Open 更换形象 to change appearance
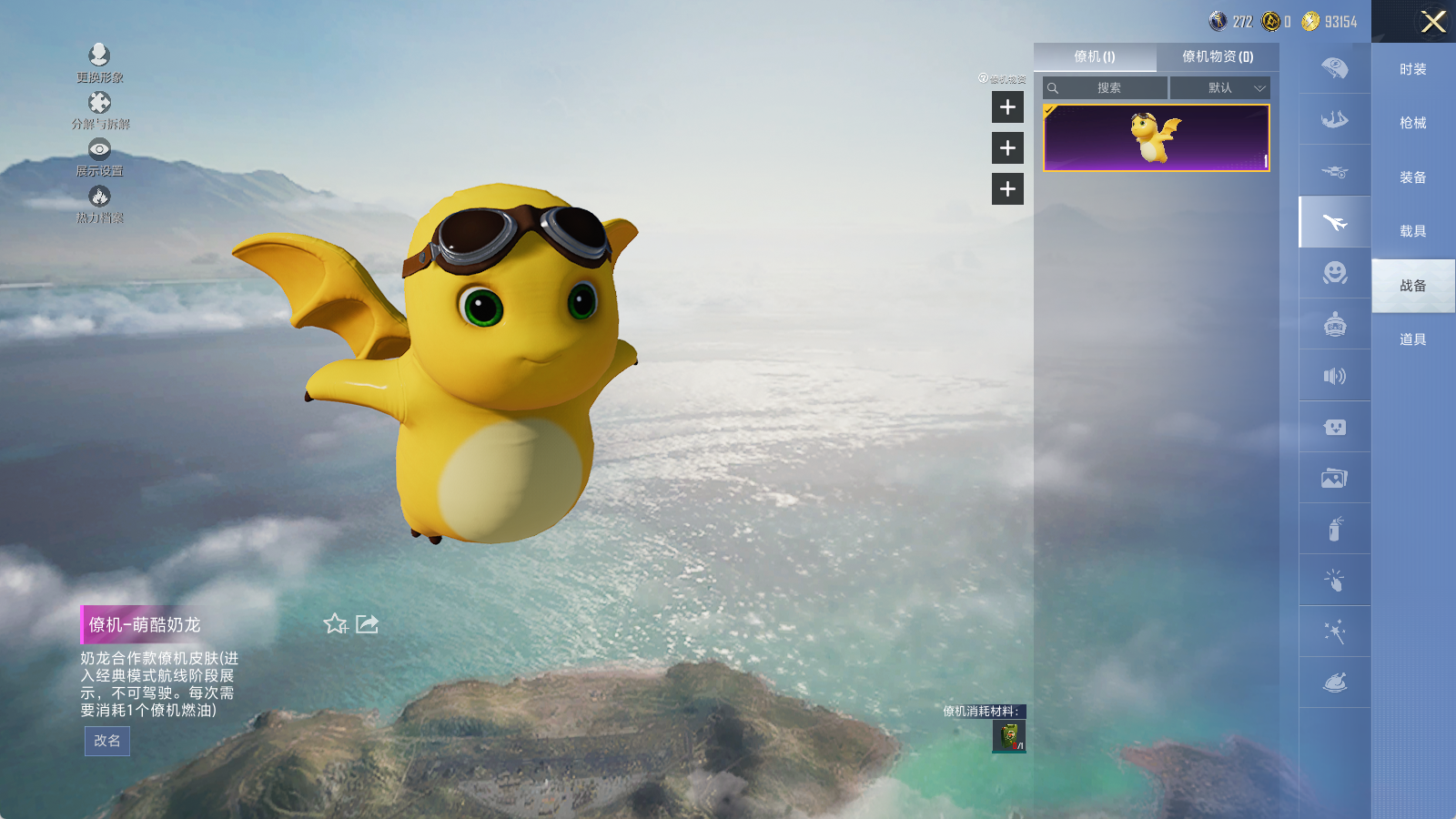Viewport: 1456px width, 819px height. point(99,62)
